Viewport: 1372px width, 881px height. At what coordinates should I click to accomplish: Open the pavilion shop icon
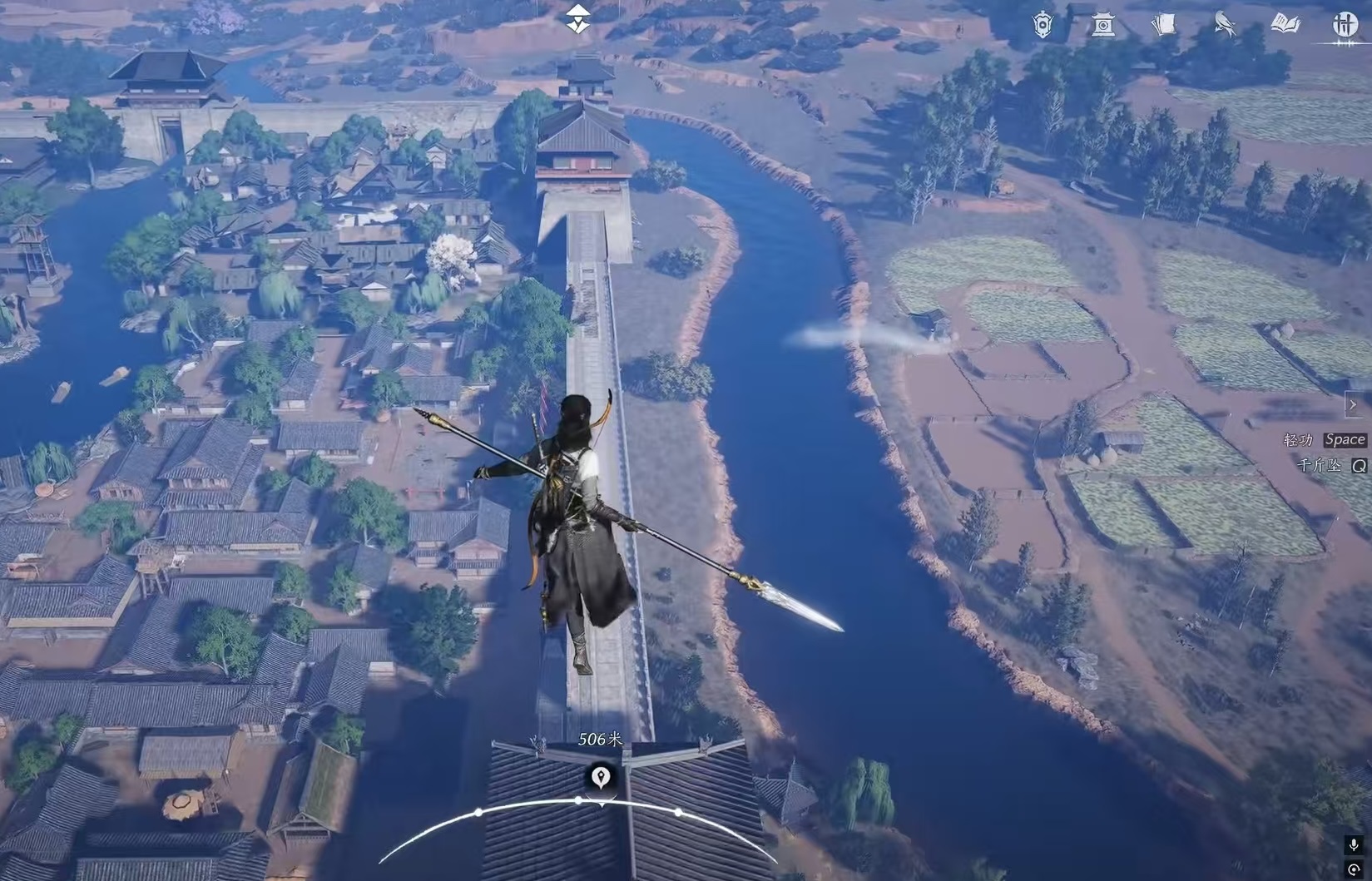click(x=1103, y=25)
